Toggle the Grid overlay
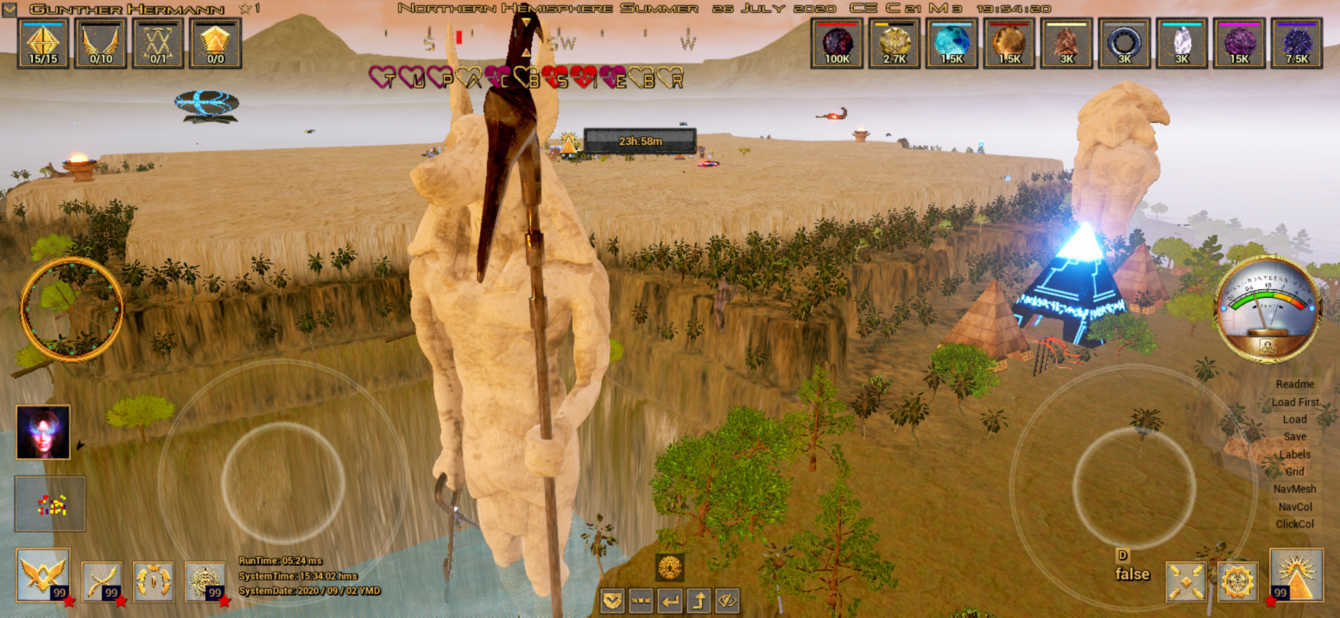The width and height of the screenshot is (1340, 618). (1295, 472)
